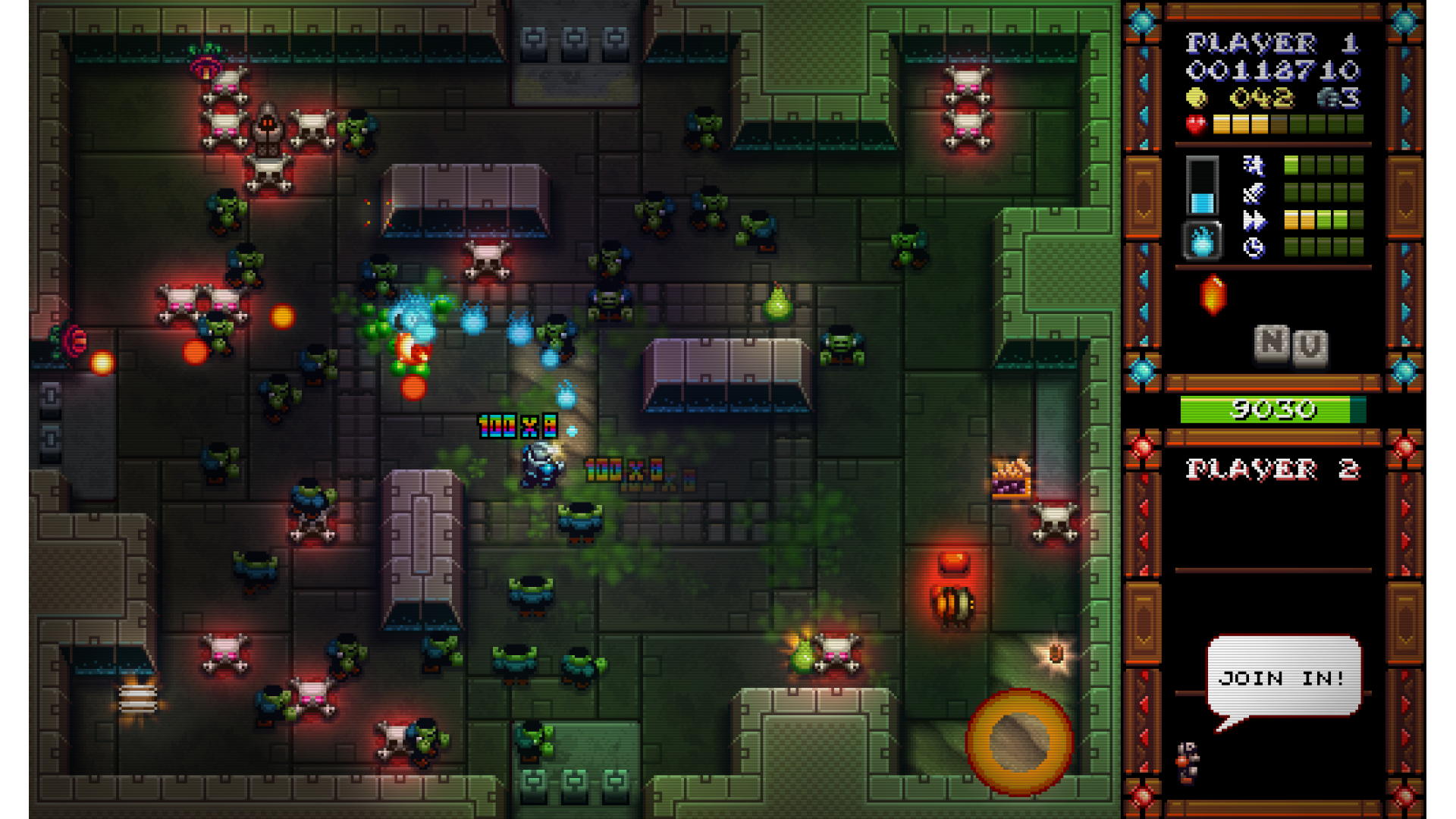Image resolution: width=1456 pixels, height=819 pixels.
Task: Select the running figure stat icon
Action: [x=1254, y=165]
